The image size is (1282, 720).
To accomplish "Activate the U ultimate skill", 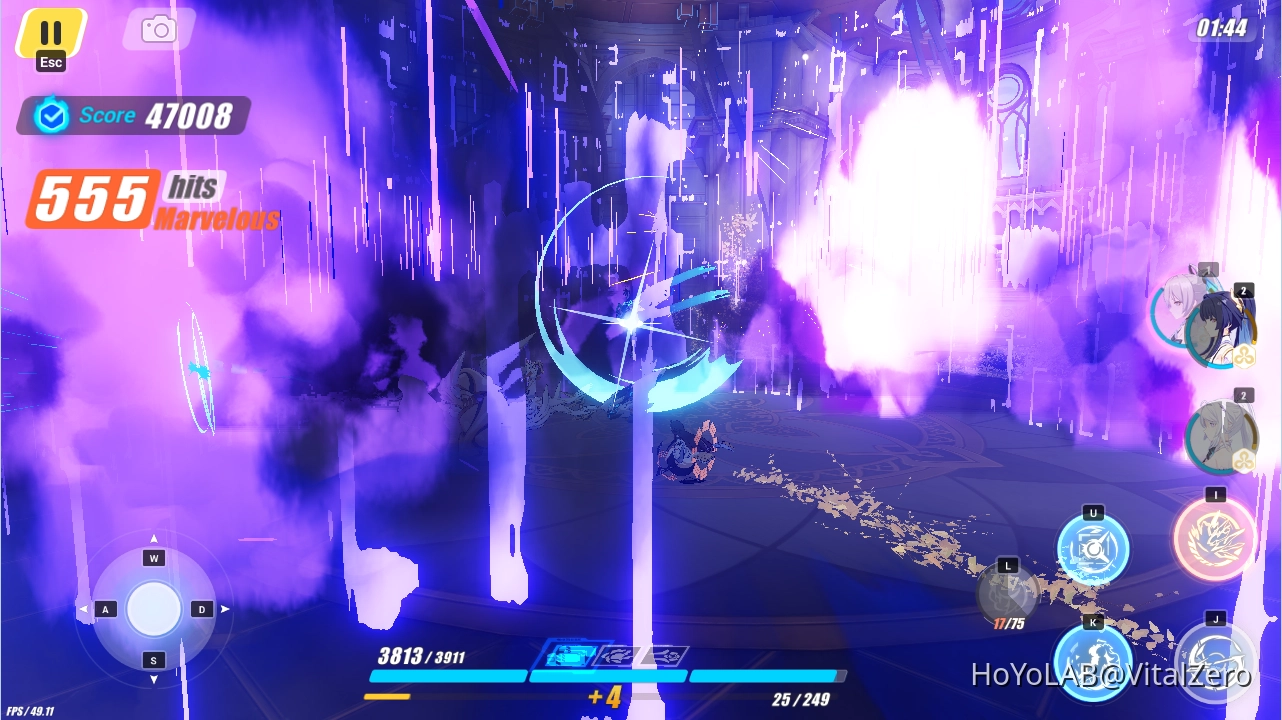I will coord(1092,548).
